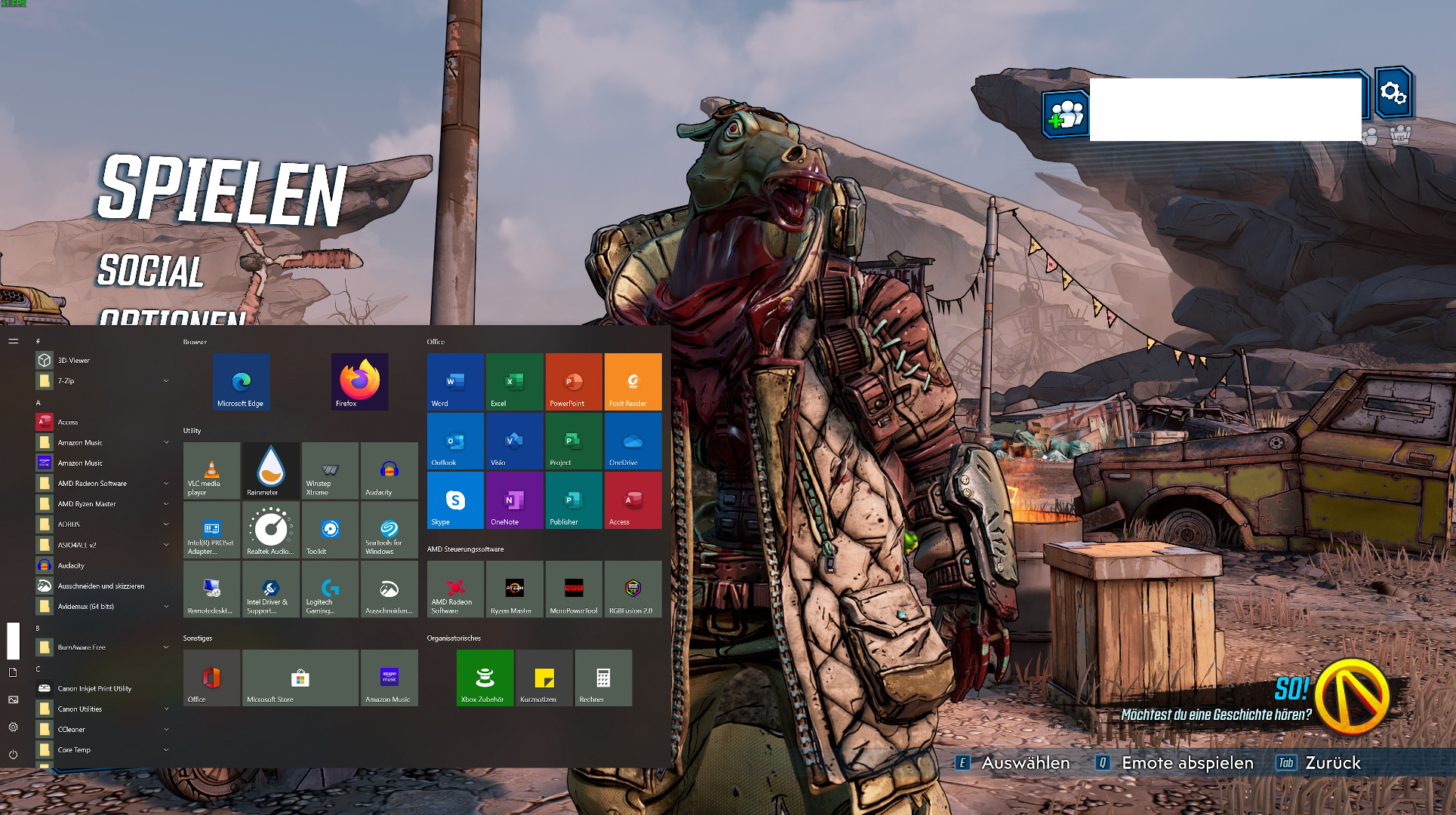Open the Microsoft Edge tile
The image size is (1456, 815).
[241, 382]
